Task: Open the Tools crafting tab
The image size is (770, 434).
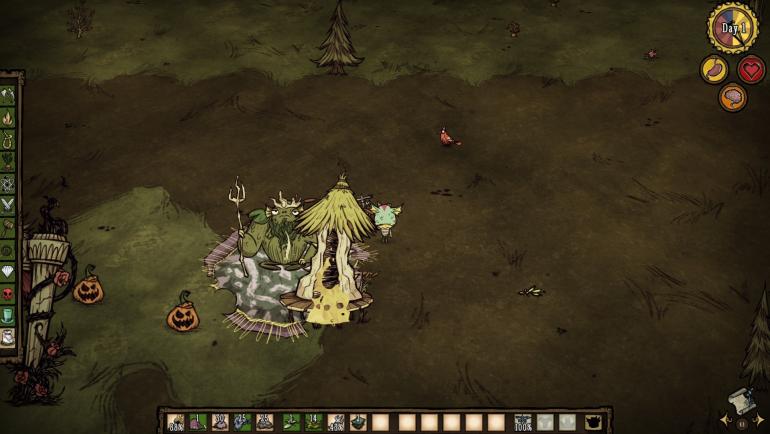Action: [x=9, y=96]
